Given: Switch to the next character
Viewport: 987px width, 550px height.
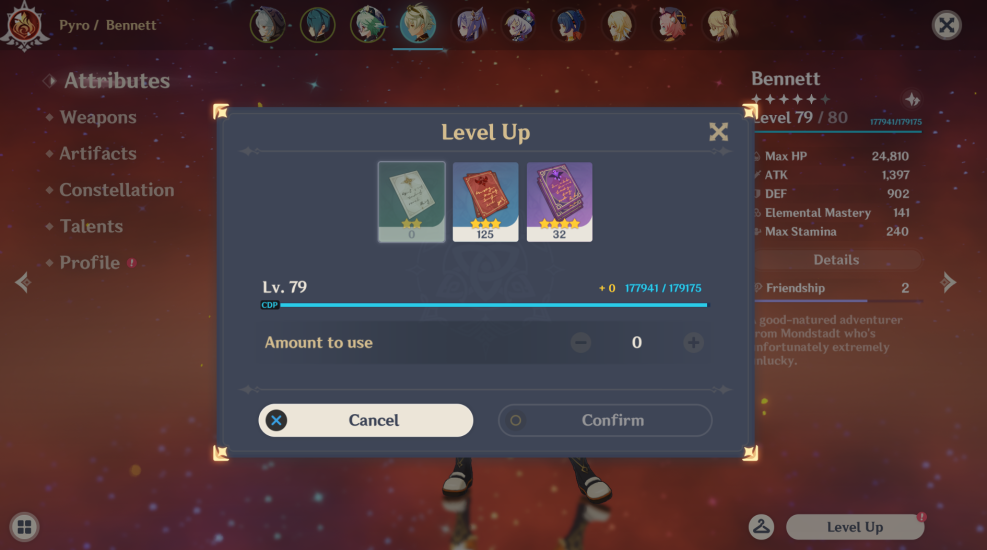Looking at the screenshot, I should (949, 283).
